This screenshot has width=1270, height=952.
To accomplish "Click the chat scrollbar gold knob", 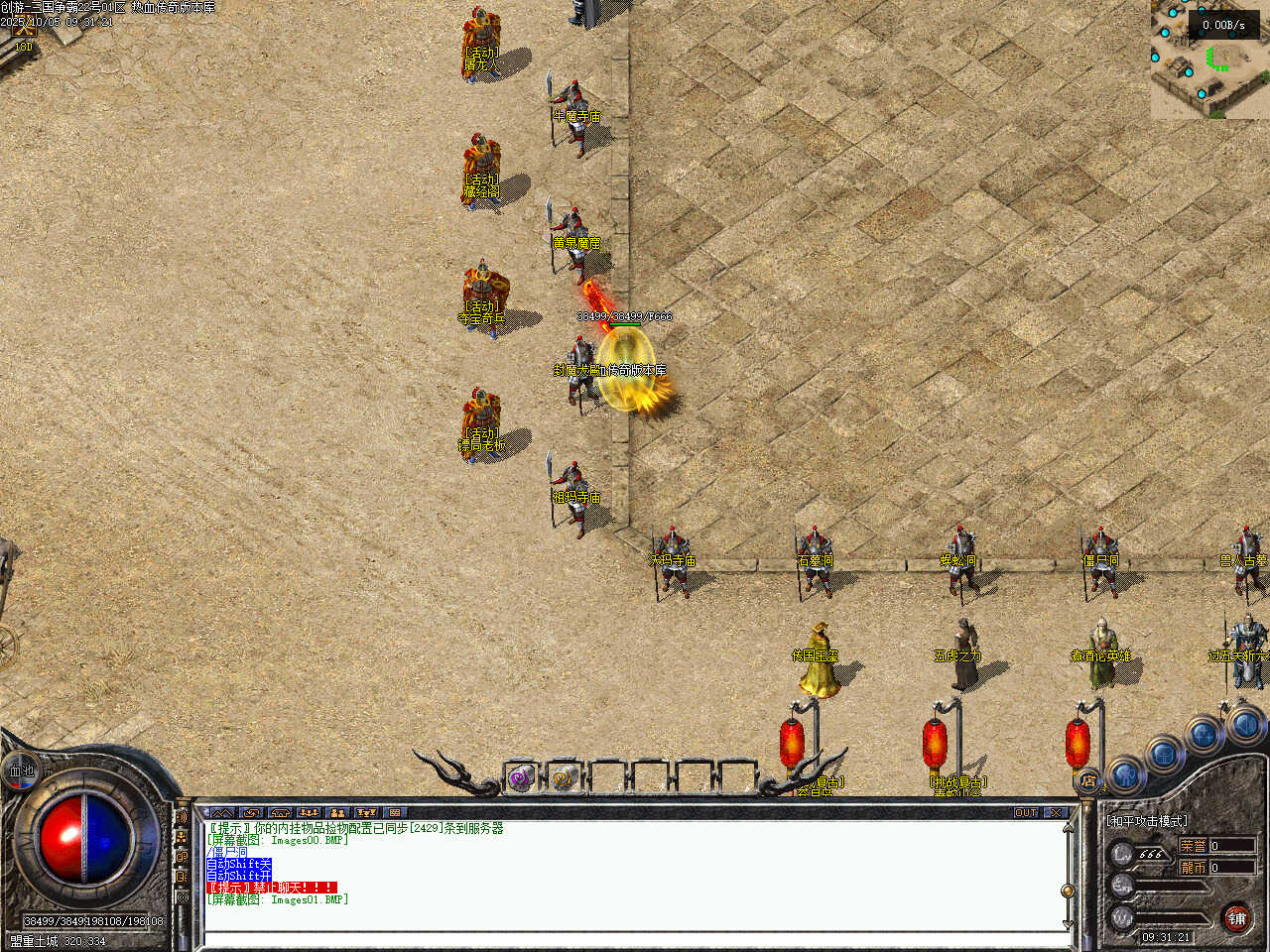I will [1068, 891].
